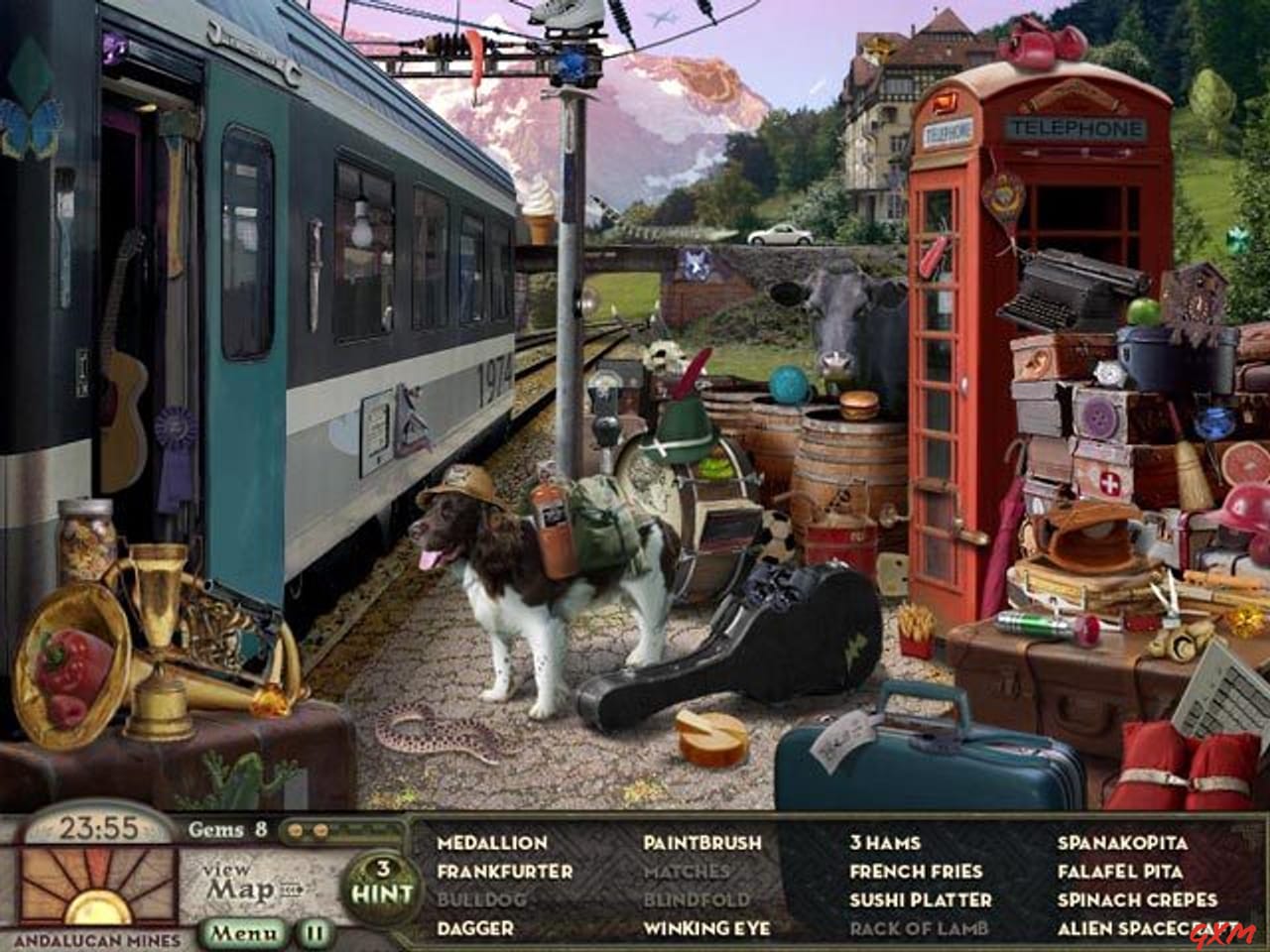
Task: Click the dagger on the train door
Action: (317, 295)
